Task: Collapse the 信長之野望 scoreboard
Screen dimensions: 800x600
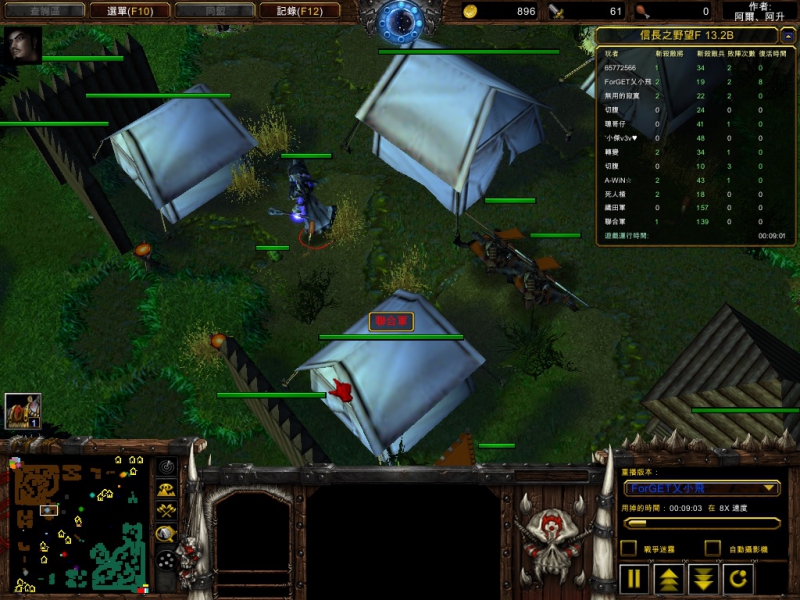Action: pos(789,37)
